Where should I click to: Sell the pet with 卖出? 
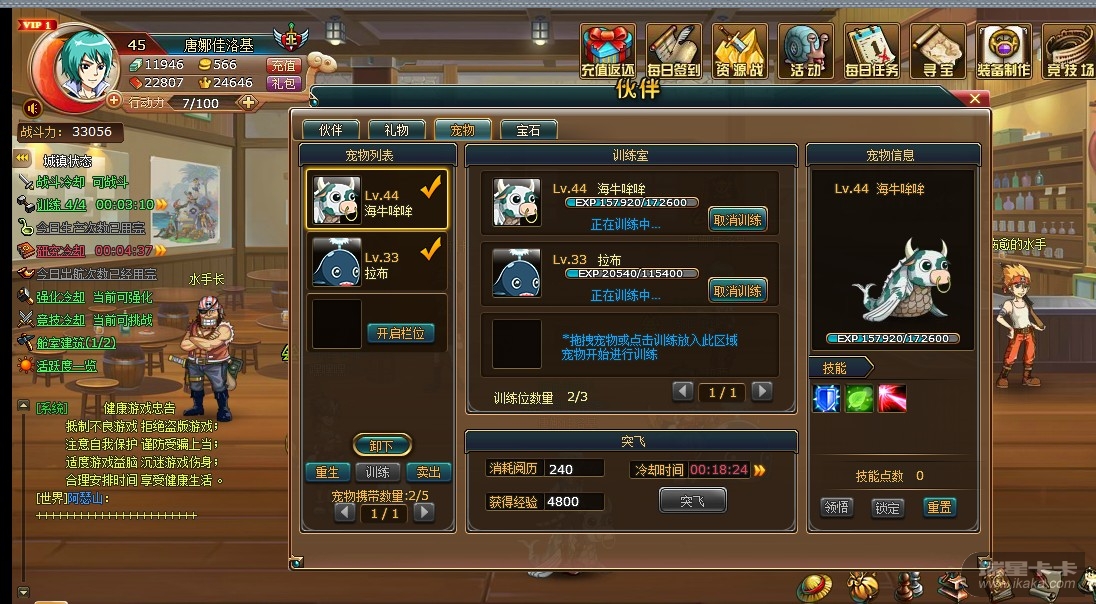click(x=428, y=472)
